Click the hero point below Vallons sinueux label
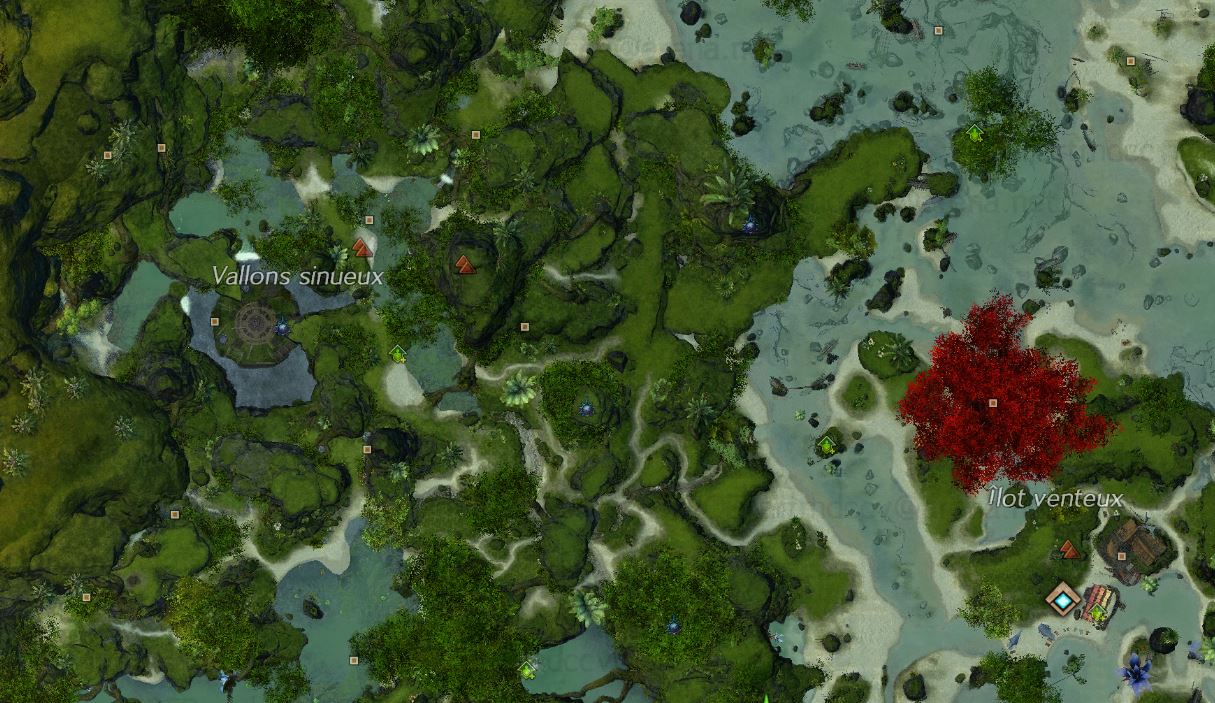Viewport: 1215px width, 703px height. 398,353
